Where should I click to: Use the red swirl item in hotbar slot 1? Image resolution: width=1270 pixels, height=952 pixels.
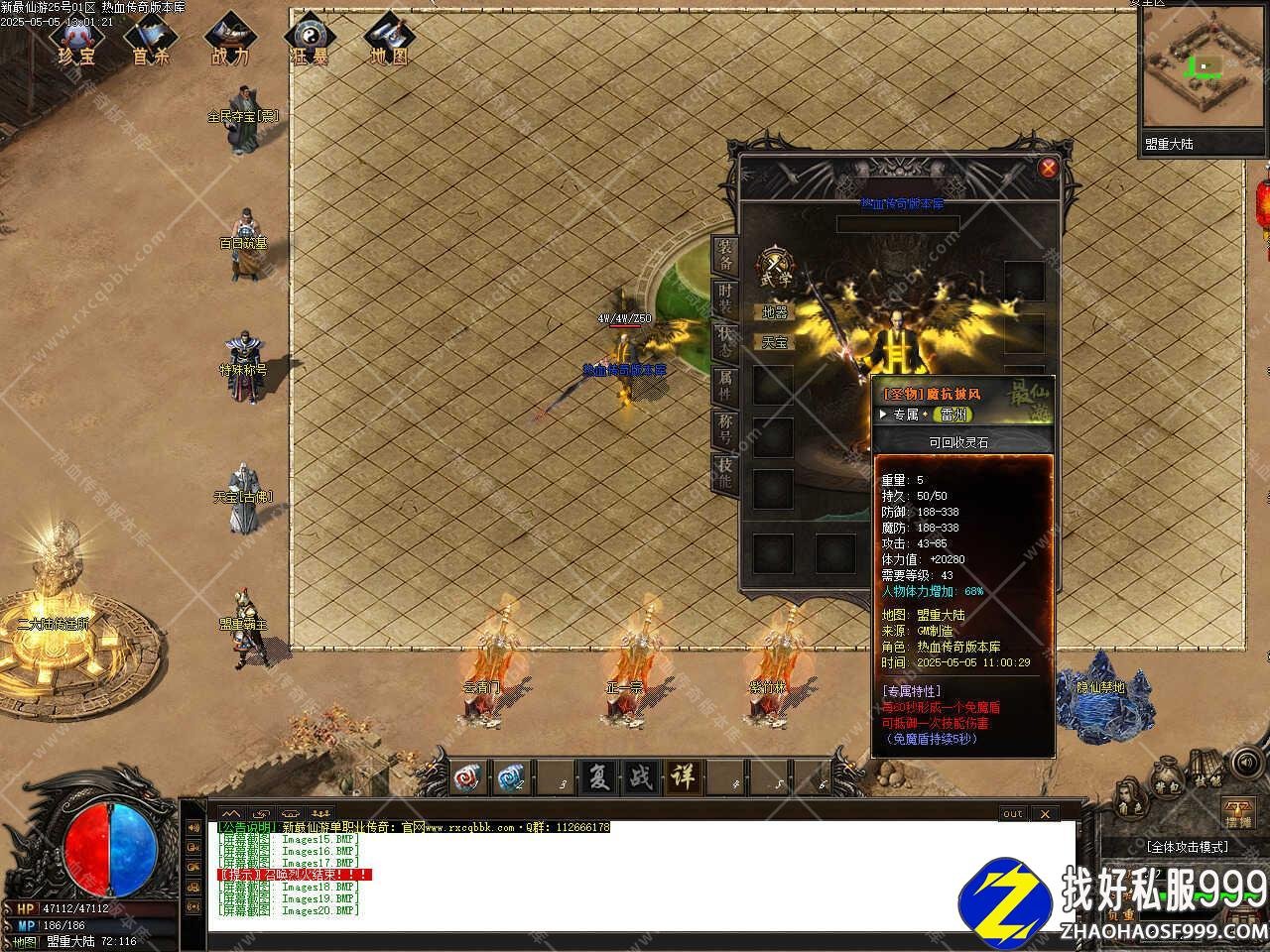[468, 776]
